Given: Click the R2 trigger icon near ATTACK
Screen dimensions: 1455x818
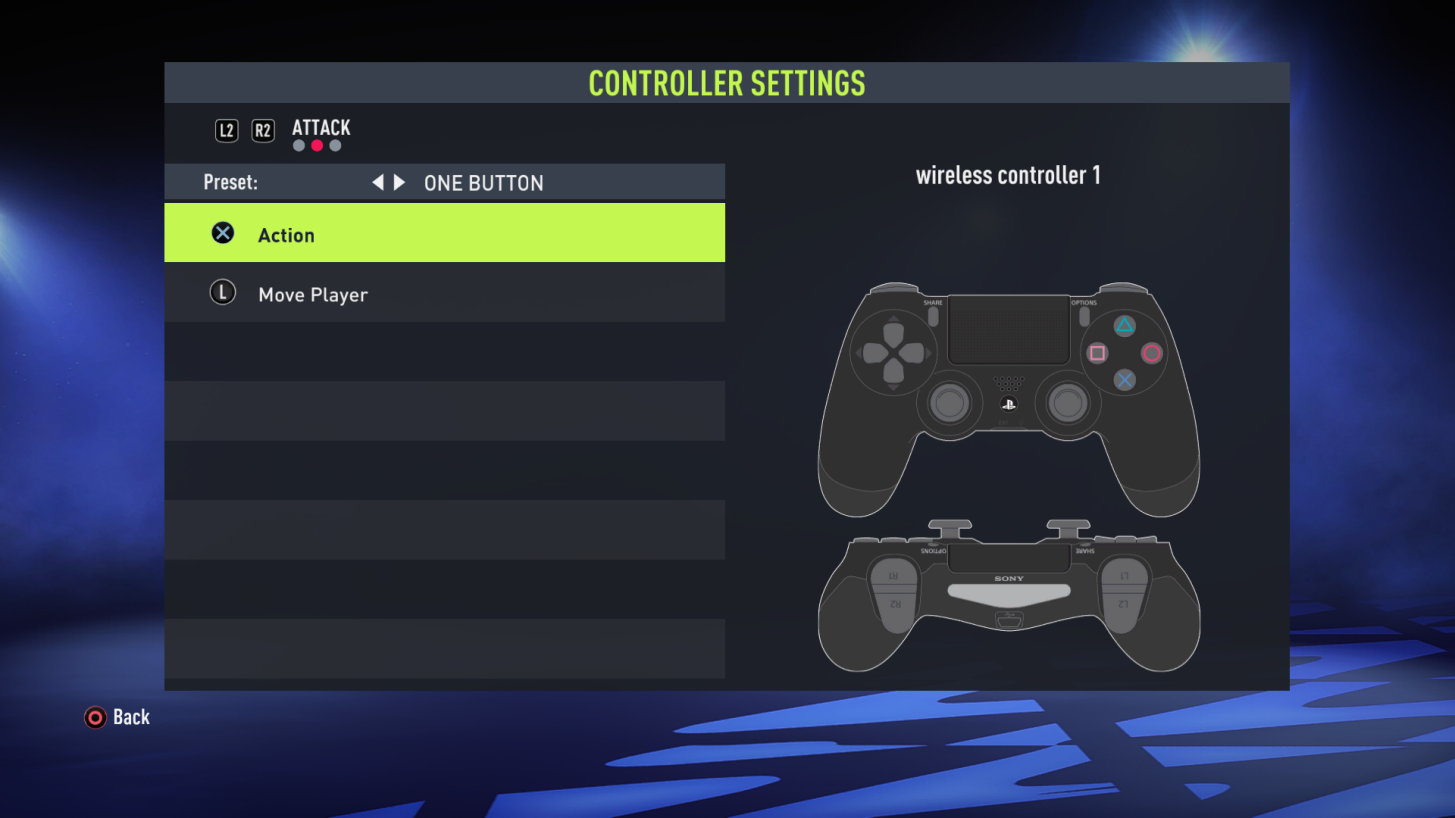Looking at the screenshot, I should pyautogui.click(x=263, y=129).
